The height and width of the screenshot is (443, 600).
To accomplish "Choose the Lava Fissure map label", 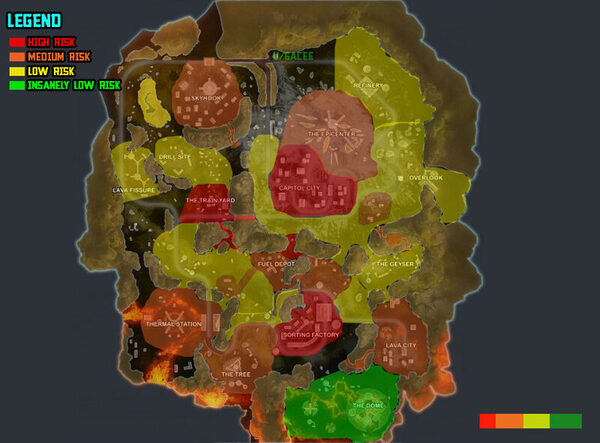I will click(135, 189).
